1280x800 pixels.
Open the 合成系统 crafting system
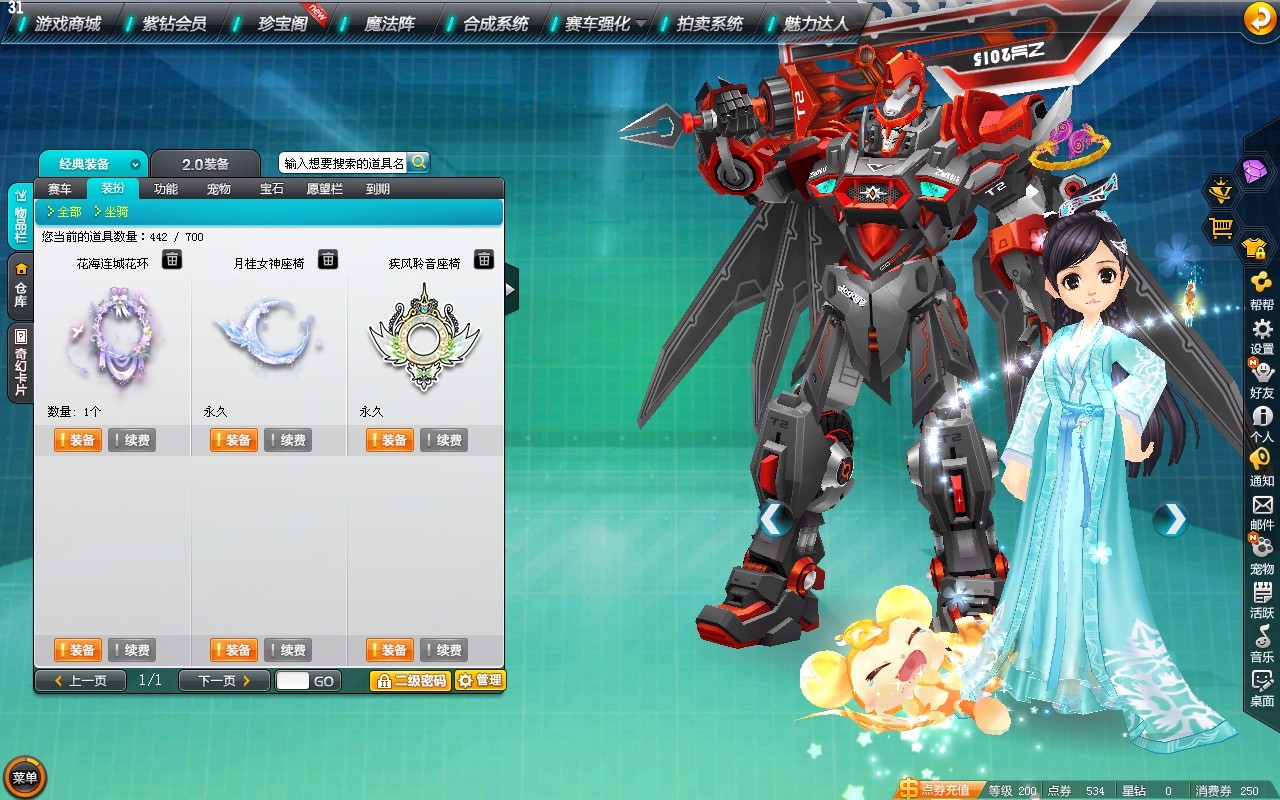495,23
